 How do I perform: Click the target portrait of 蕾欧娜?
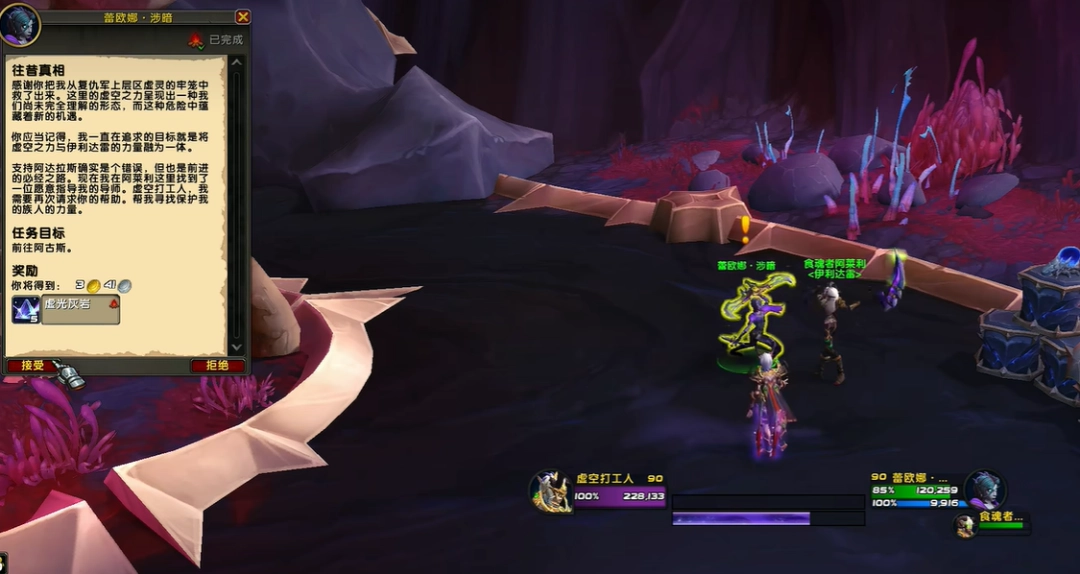984,490
